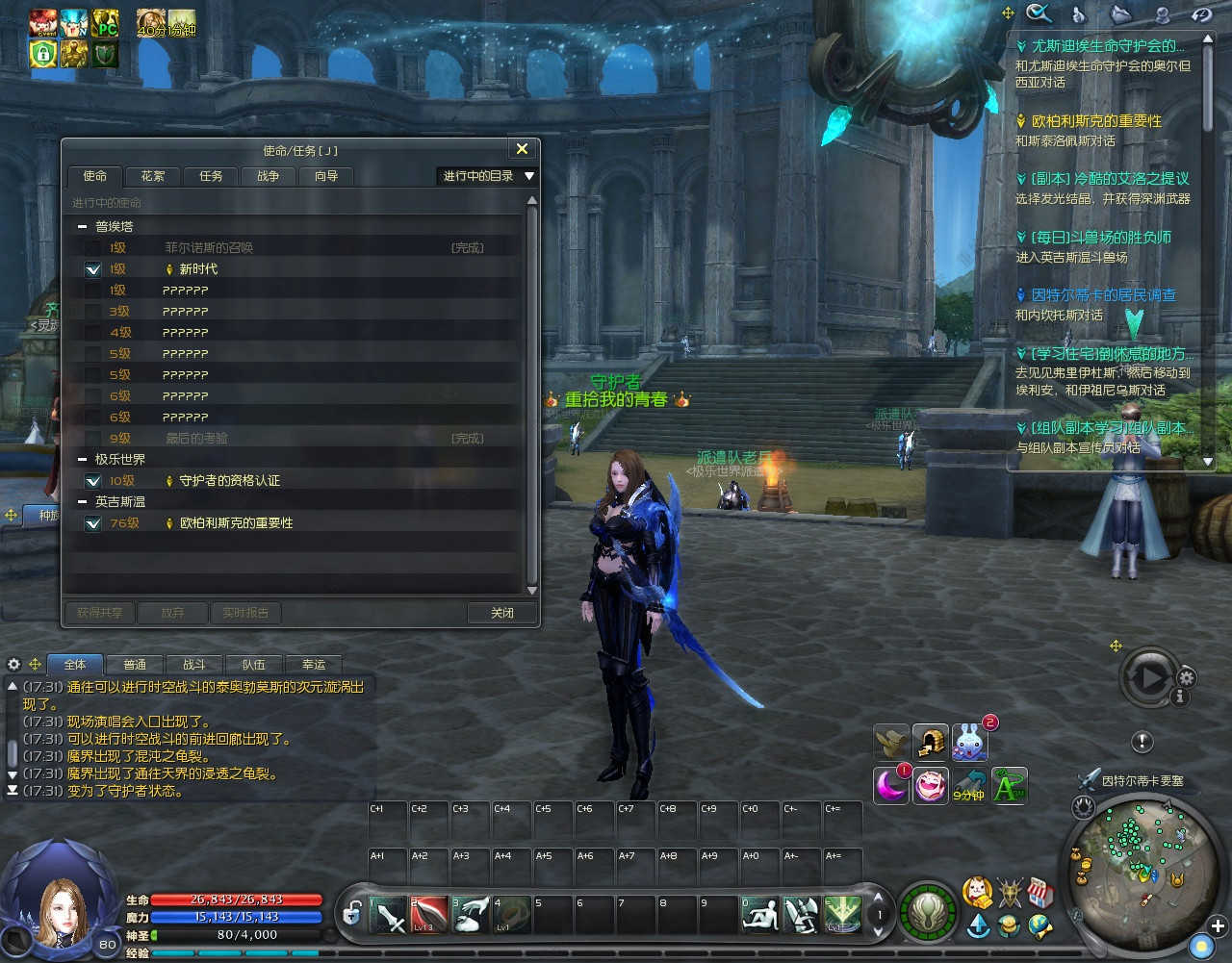Select the 战争 tab

(268, 176)
